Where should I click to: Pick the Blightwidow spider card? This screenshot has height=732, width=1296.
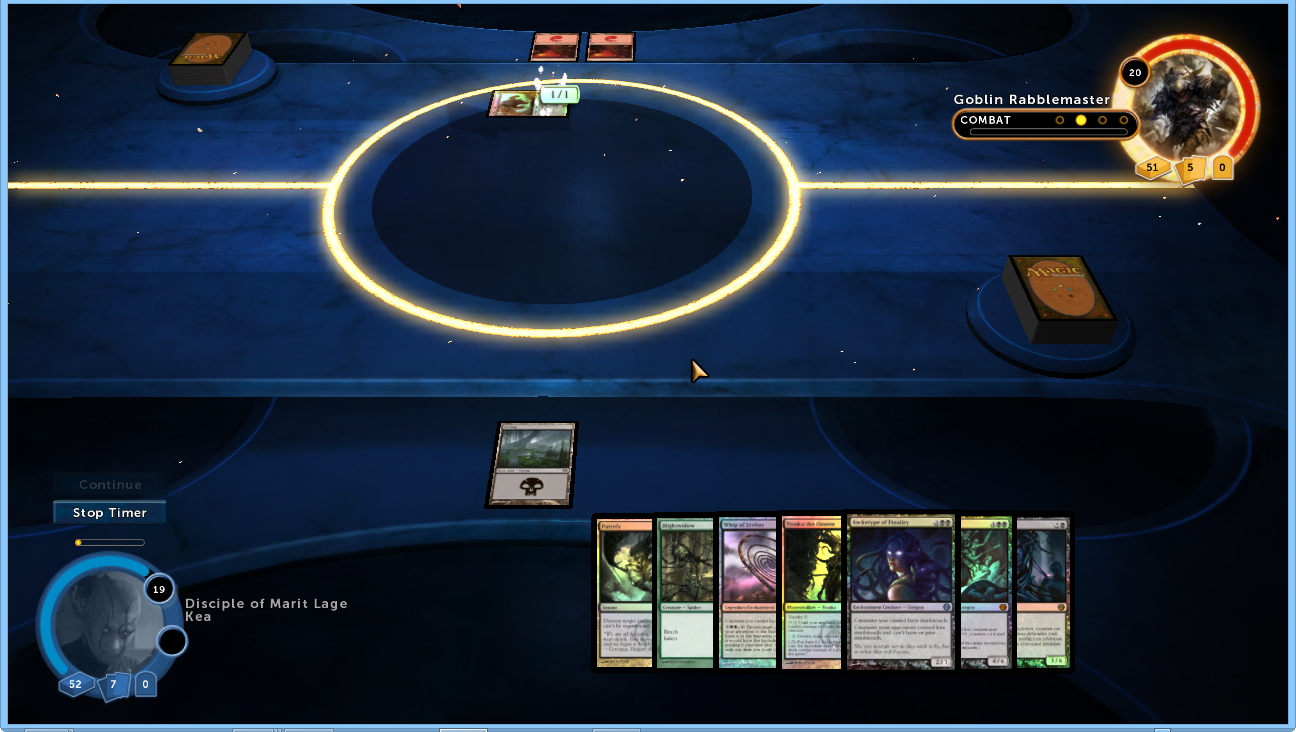pyautogui.click(x=685, y=592)
